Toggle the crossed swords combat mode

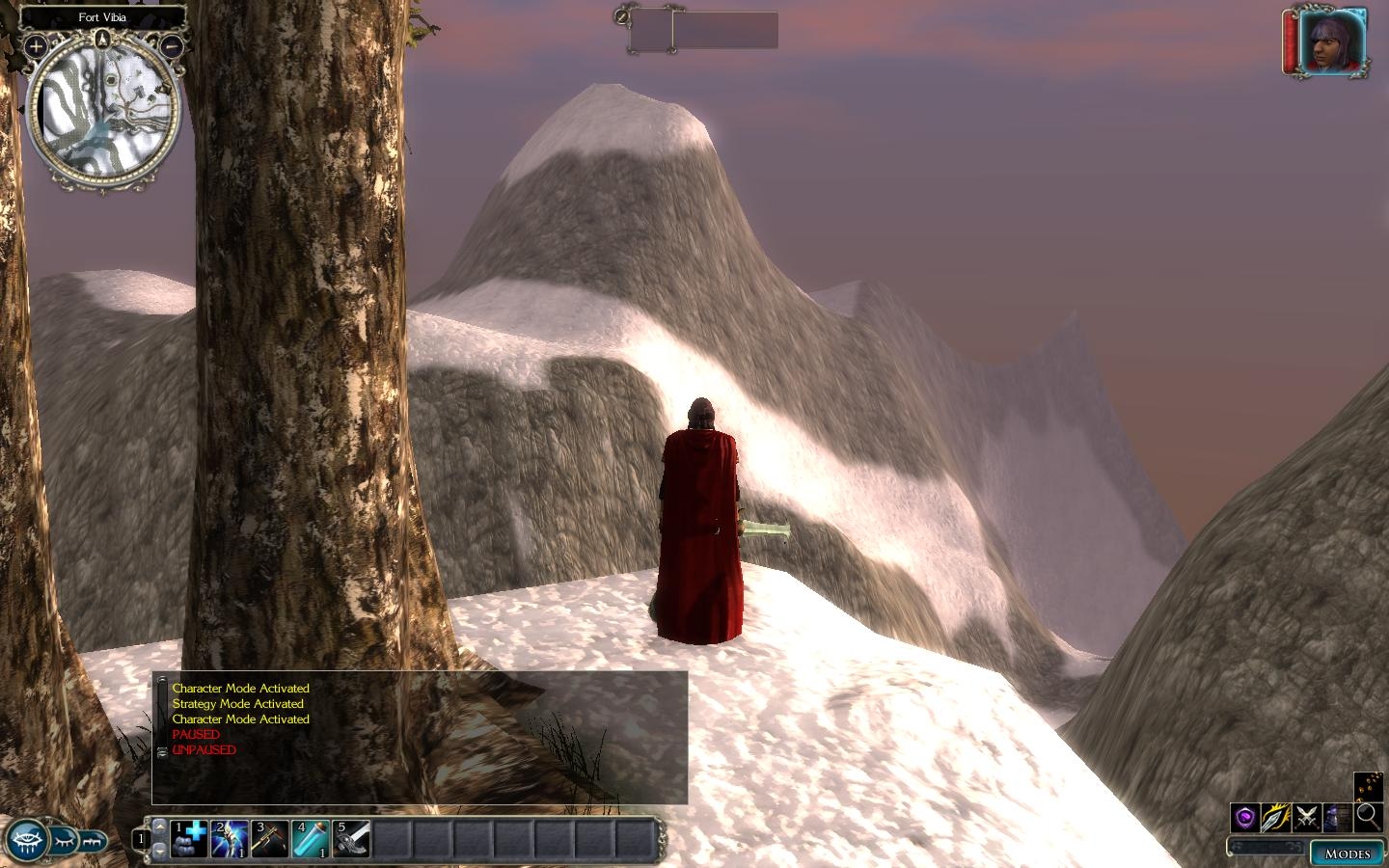1307,818
